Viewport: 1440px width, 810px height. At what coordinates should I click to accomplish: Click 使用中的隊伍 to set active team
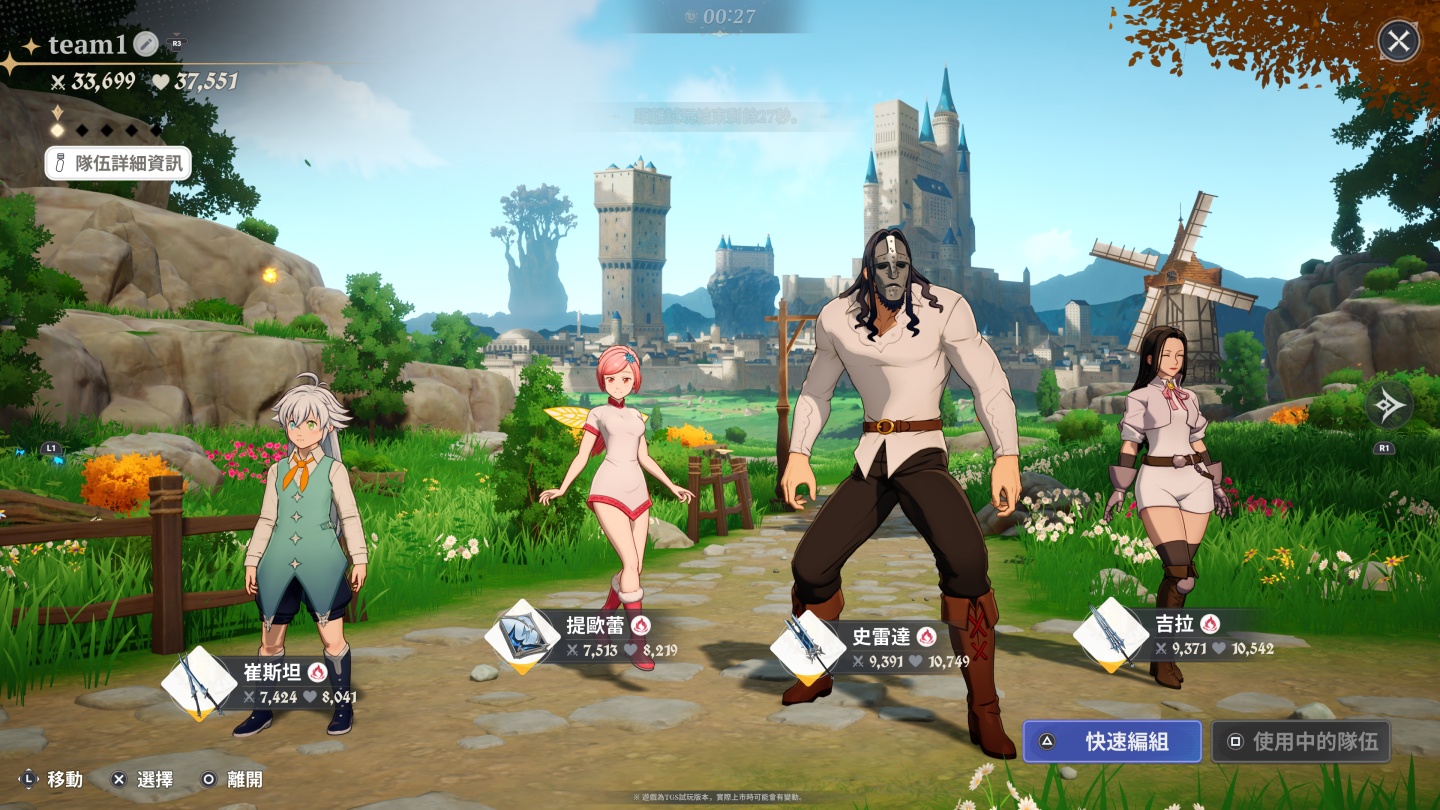1300,741
